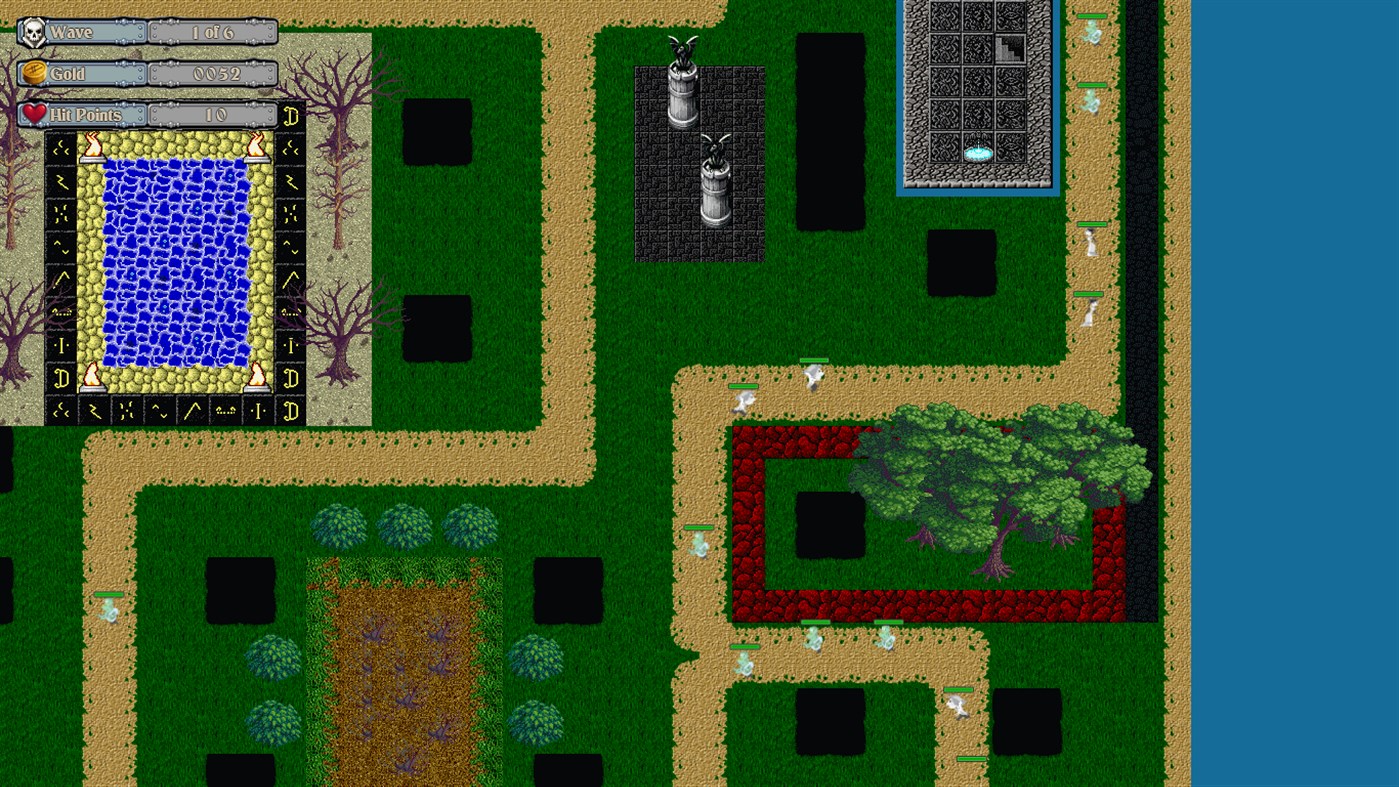
Task: Click the yellow D rune beside Hit Points
Action: pos(289,115)
